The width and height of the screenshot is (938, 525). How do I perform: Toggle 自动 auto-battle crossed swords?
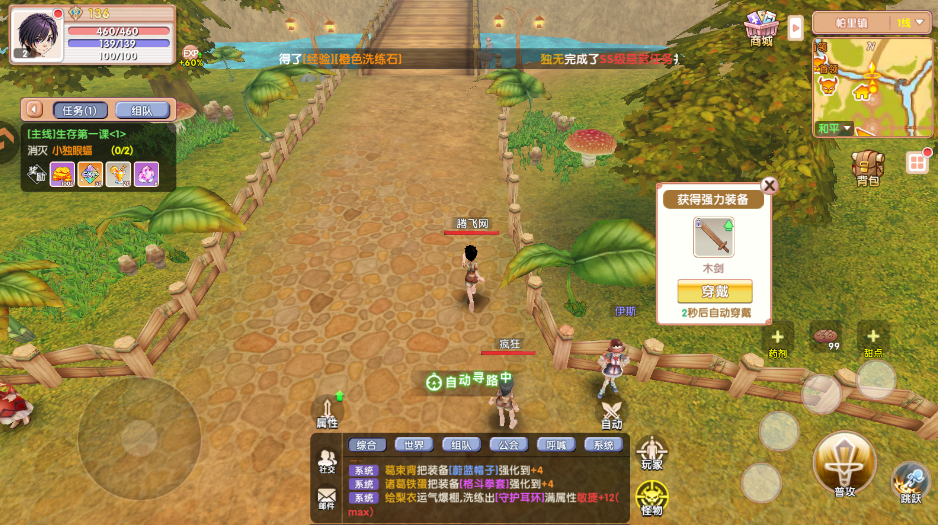click(x=612, y=412)
